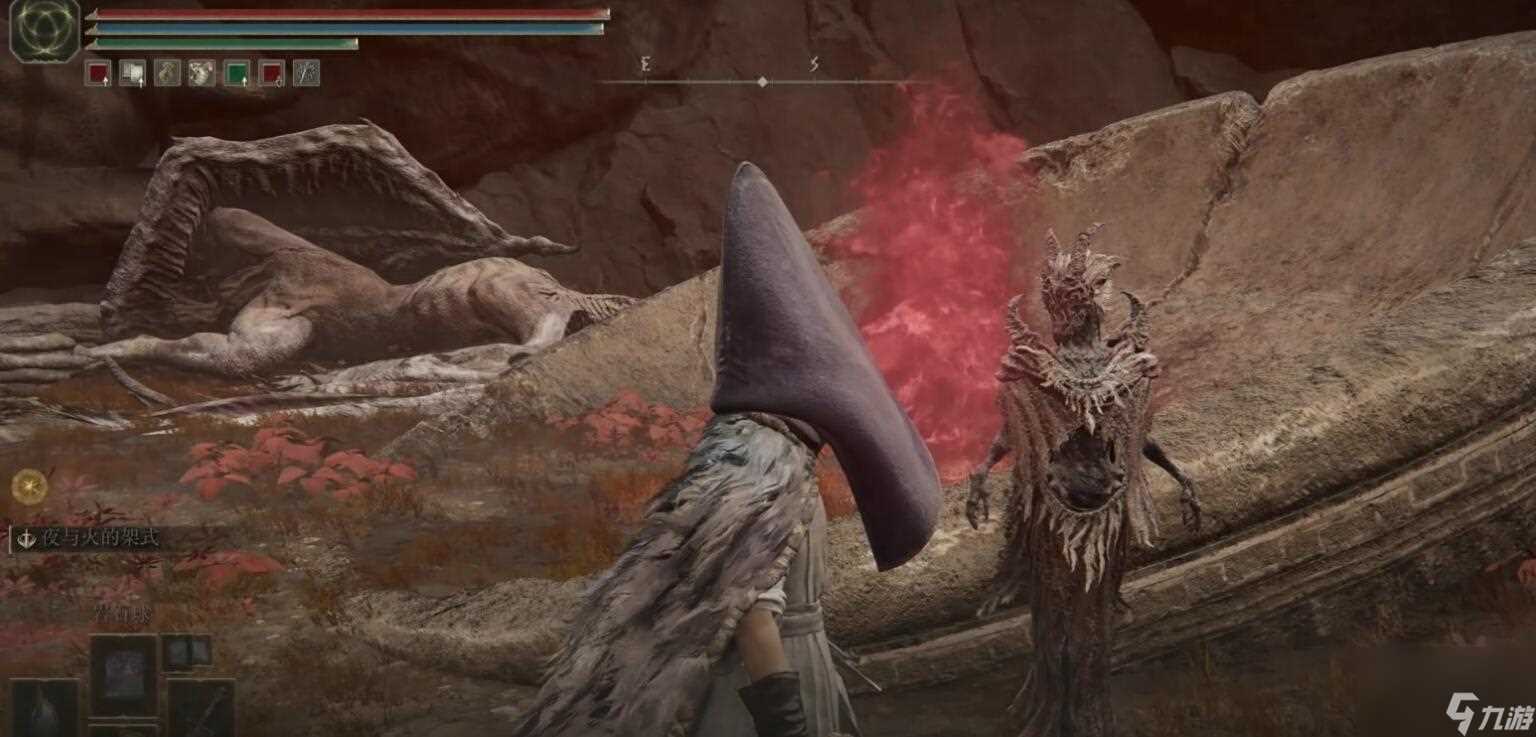Click the golden round icon above the skill label
This screenshot has height=737, width=1536.
tap(30, 486)
